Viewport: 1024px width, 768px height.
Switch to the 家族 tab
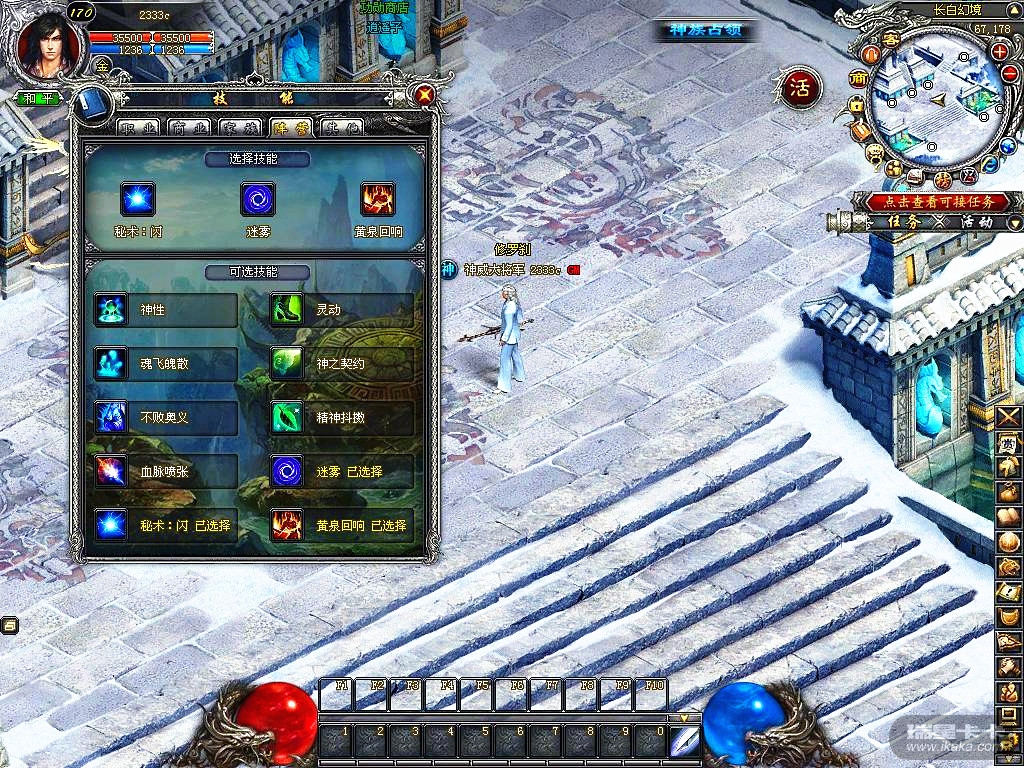tap(240, 127)
